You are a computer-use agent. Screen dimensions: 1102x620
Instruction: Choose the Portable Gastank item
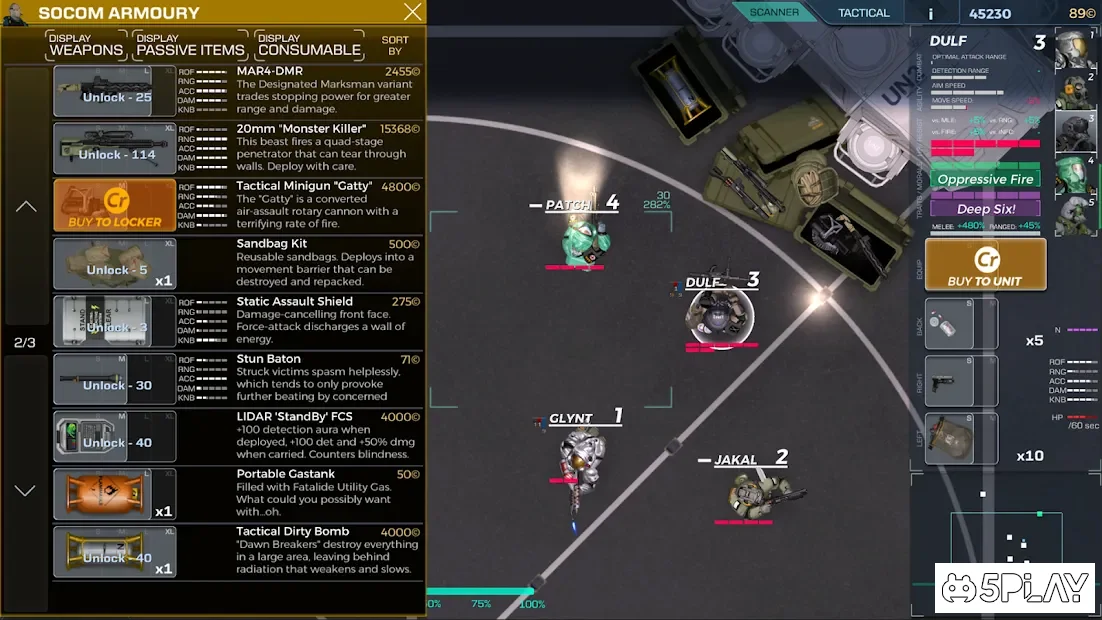coord(115,495)
